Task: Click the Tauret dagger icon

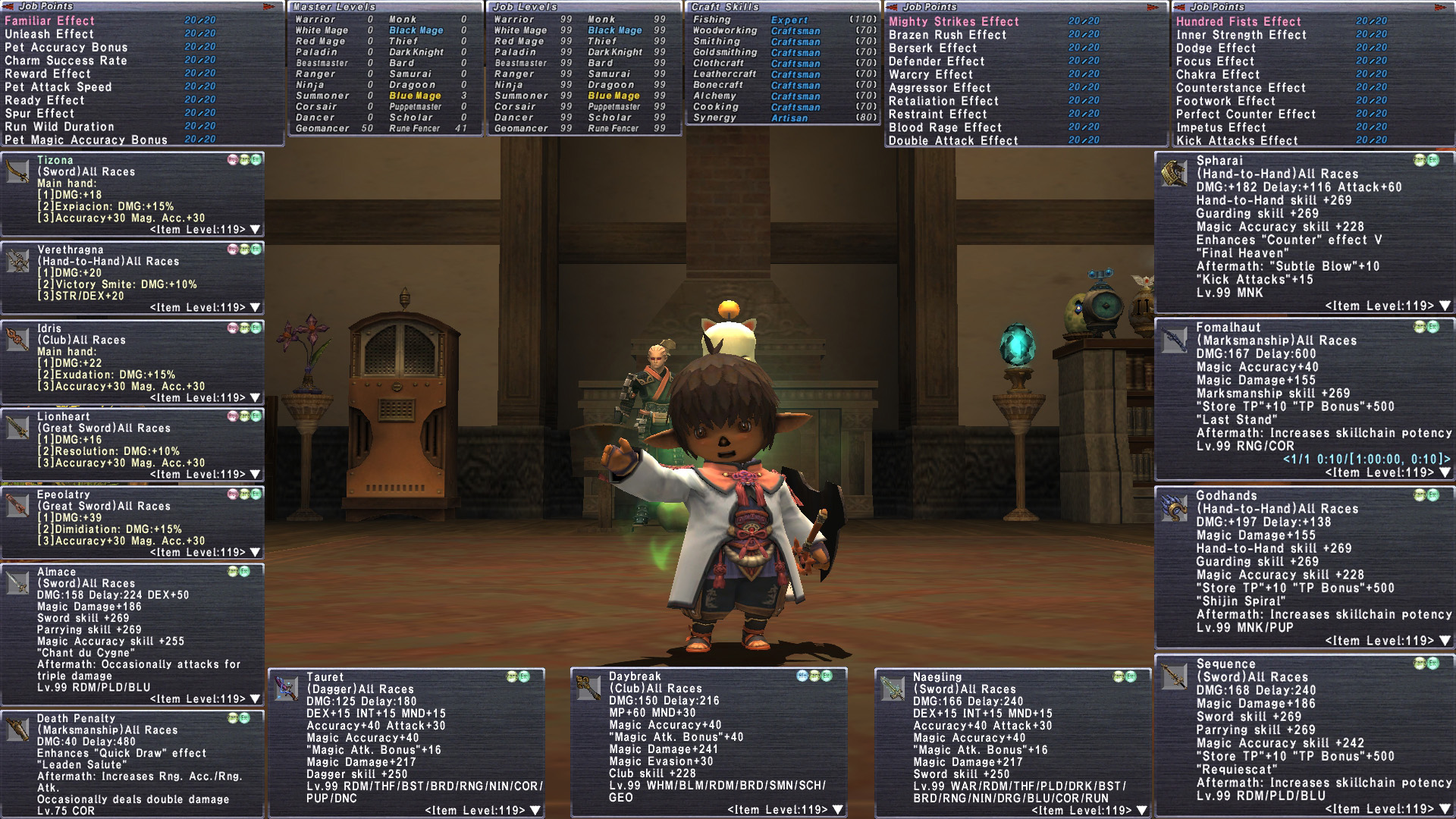Action: pos(287,689)
